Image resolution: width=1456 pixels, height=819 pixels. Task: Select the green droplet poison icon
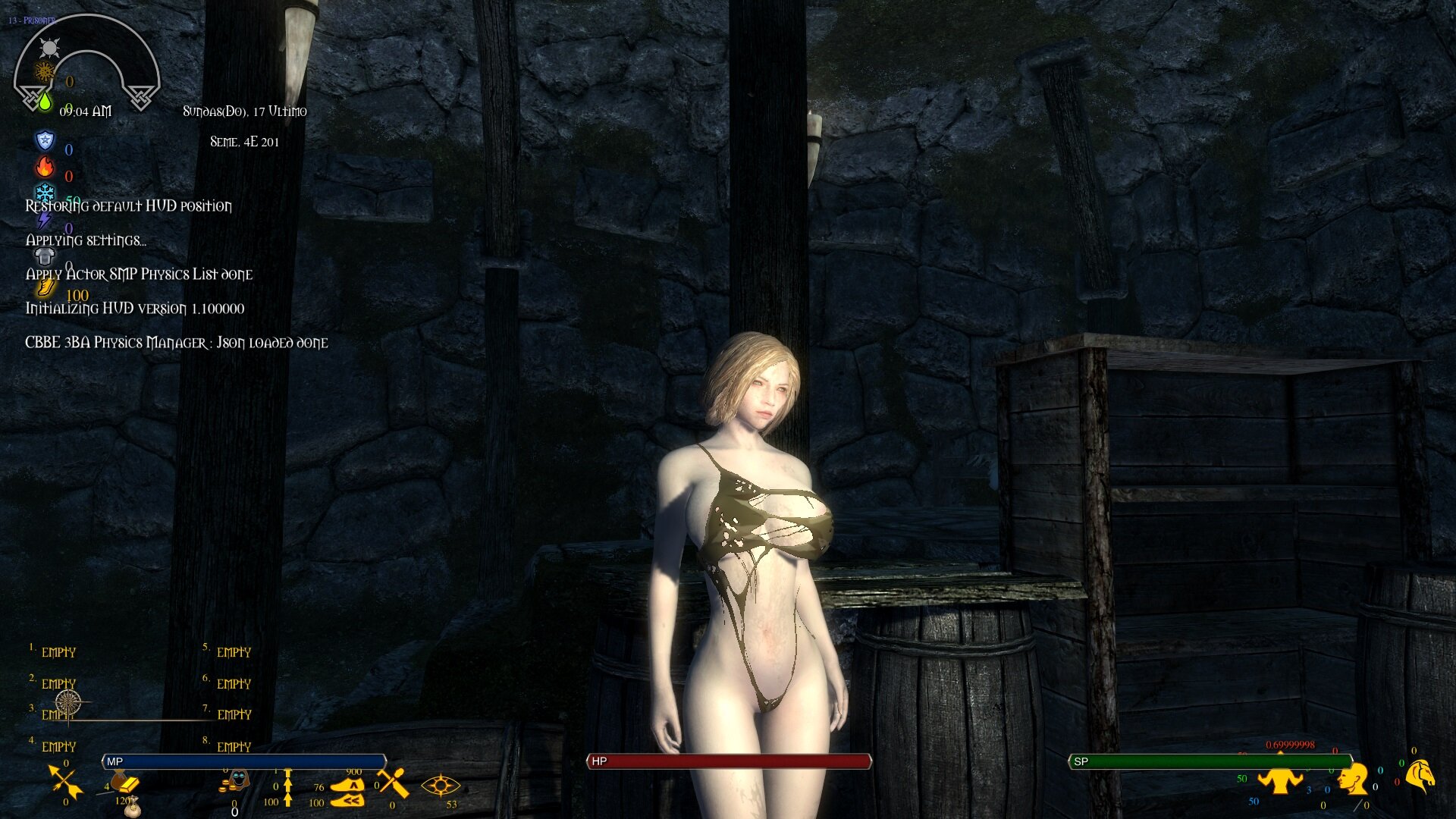coord(45,101)
